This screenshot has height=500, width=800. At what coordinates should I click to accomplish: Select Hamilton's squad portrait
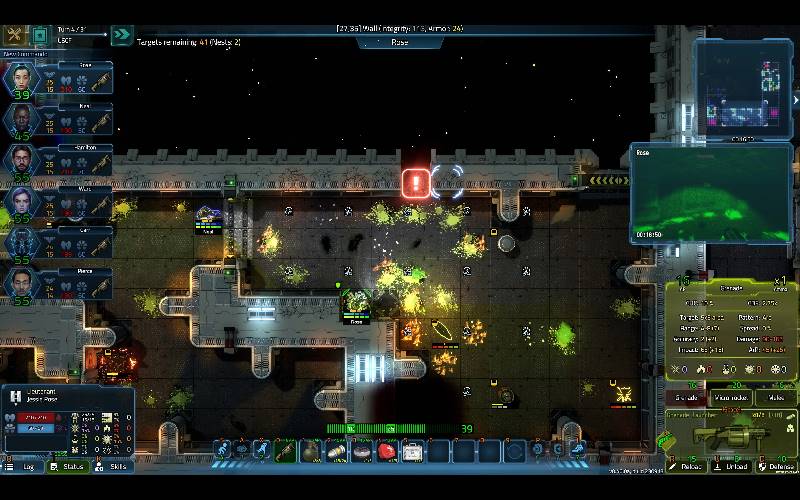(x=21, y=162)
